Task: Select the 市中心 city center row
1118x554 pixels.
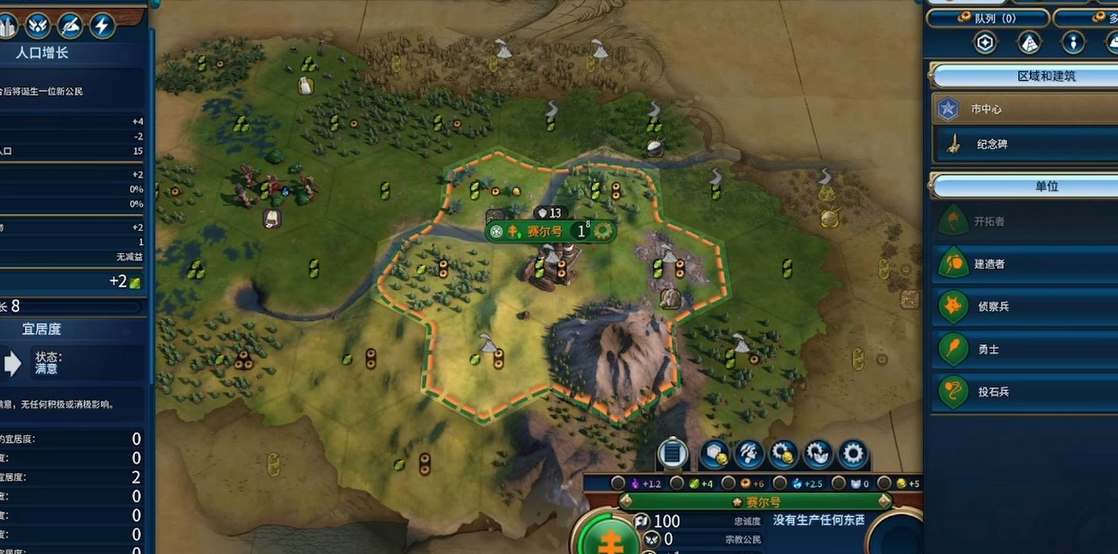Action: [x=1020, y=108]
